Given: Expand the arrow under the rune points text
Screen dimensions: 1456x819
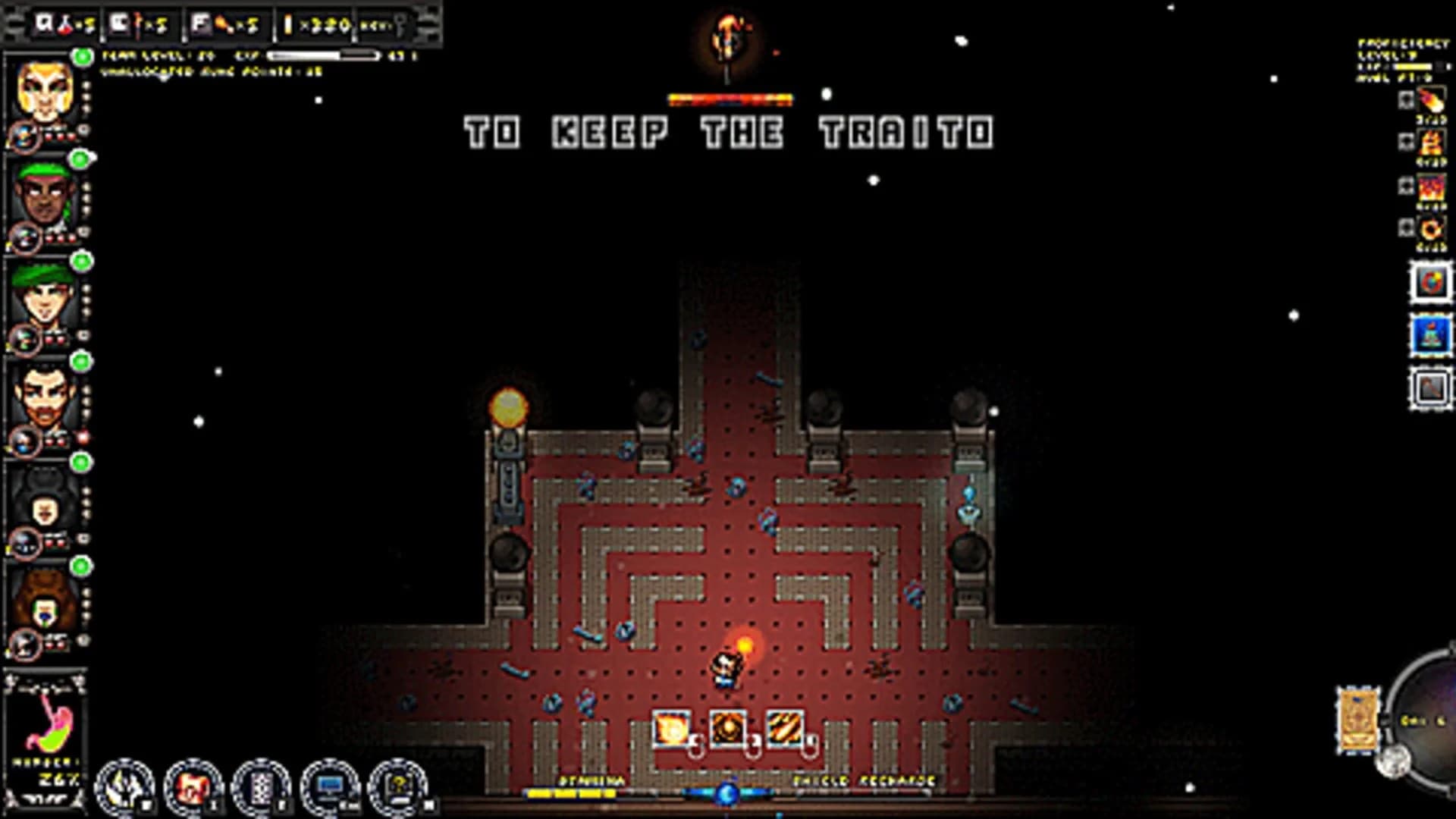Looking at the screenshot, I should tap(163, 78).
